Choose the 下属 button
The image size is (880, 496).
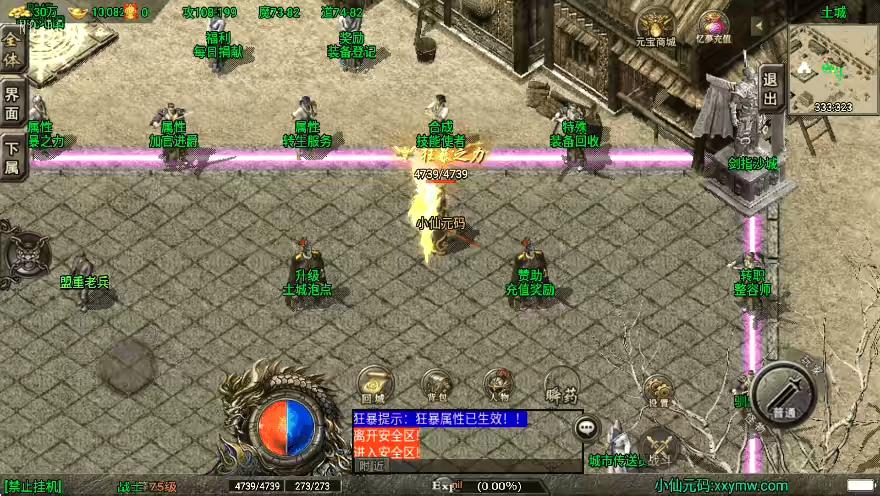(12, 157)
